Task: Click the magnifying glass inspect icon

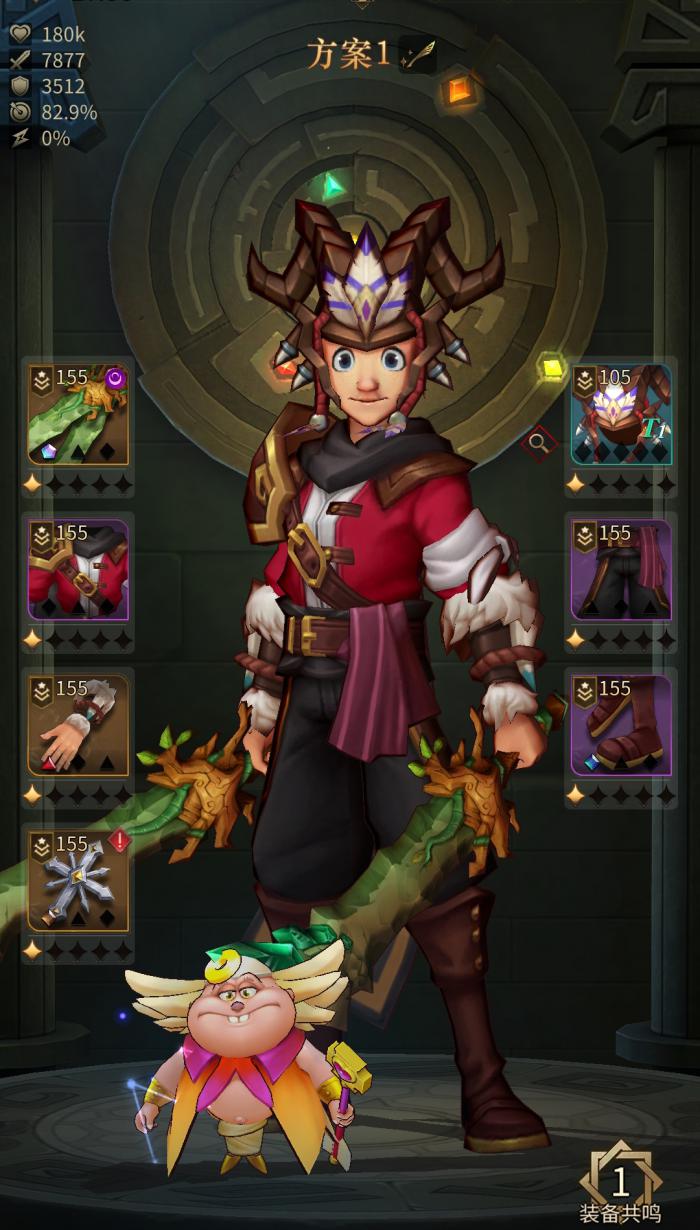Action: (538, 440)
